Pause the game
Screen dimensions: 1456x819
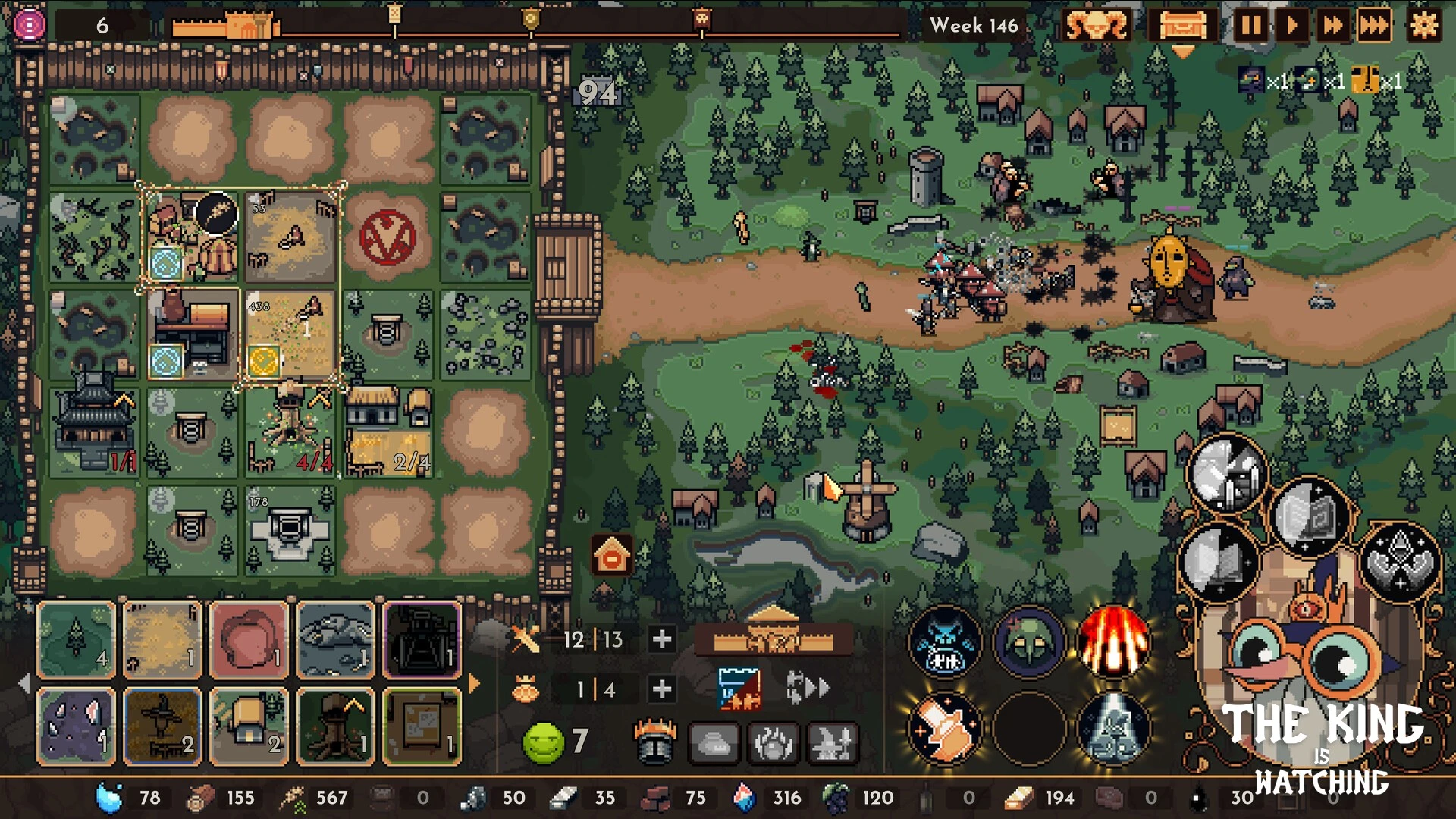1250,26
